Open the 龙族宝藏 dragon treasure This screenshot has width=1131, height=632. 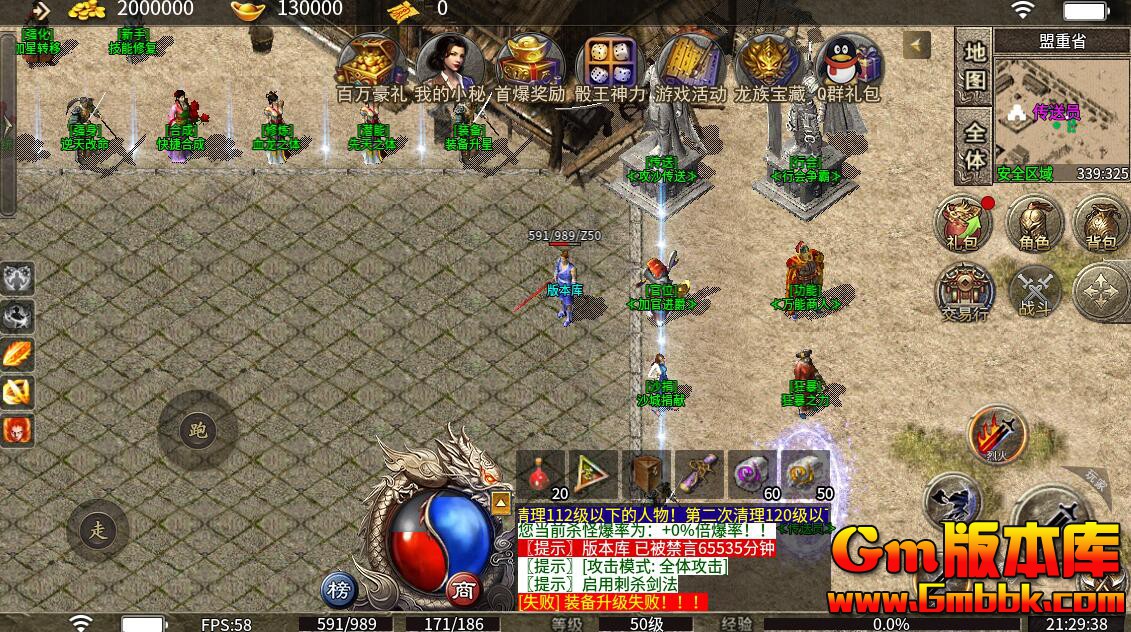768,64
